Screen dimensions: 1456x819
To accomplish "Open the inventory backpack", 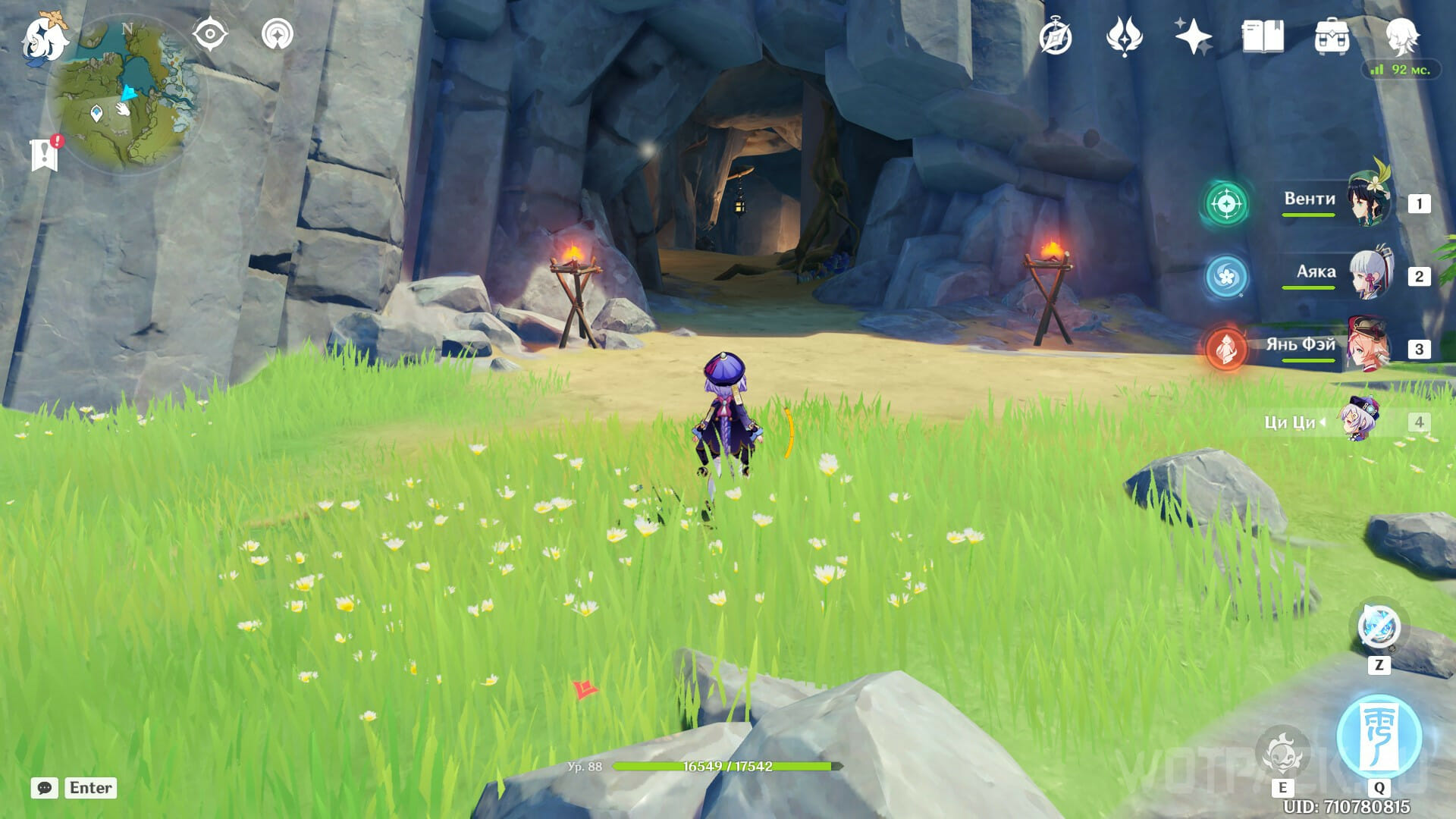I will 1332,37.
